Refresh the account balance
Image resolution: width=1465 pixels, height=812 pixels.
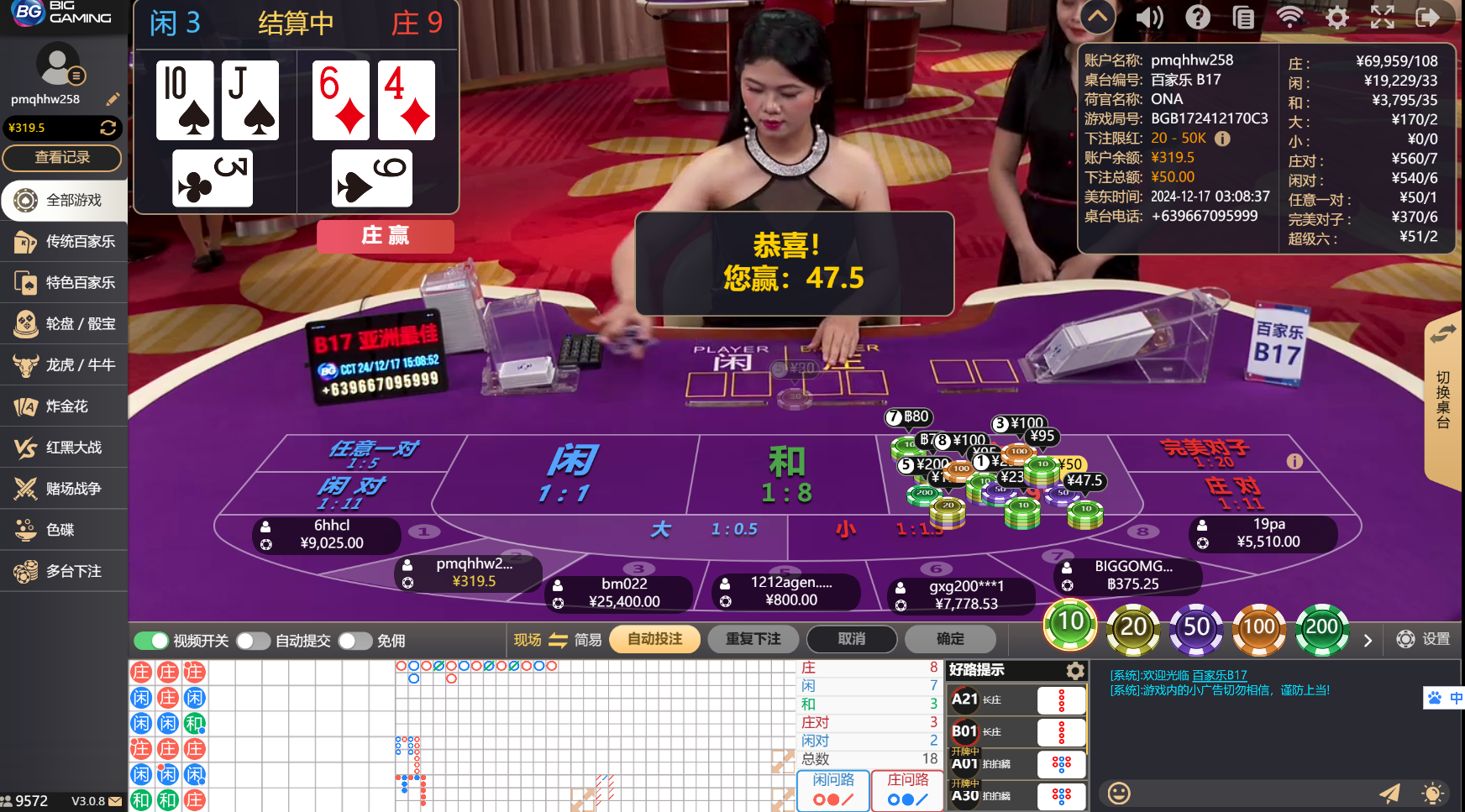tap(109, 128)
